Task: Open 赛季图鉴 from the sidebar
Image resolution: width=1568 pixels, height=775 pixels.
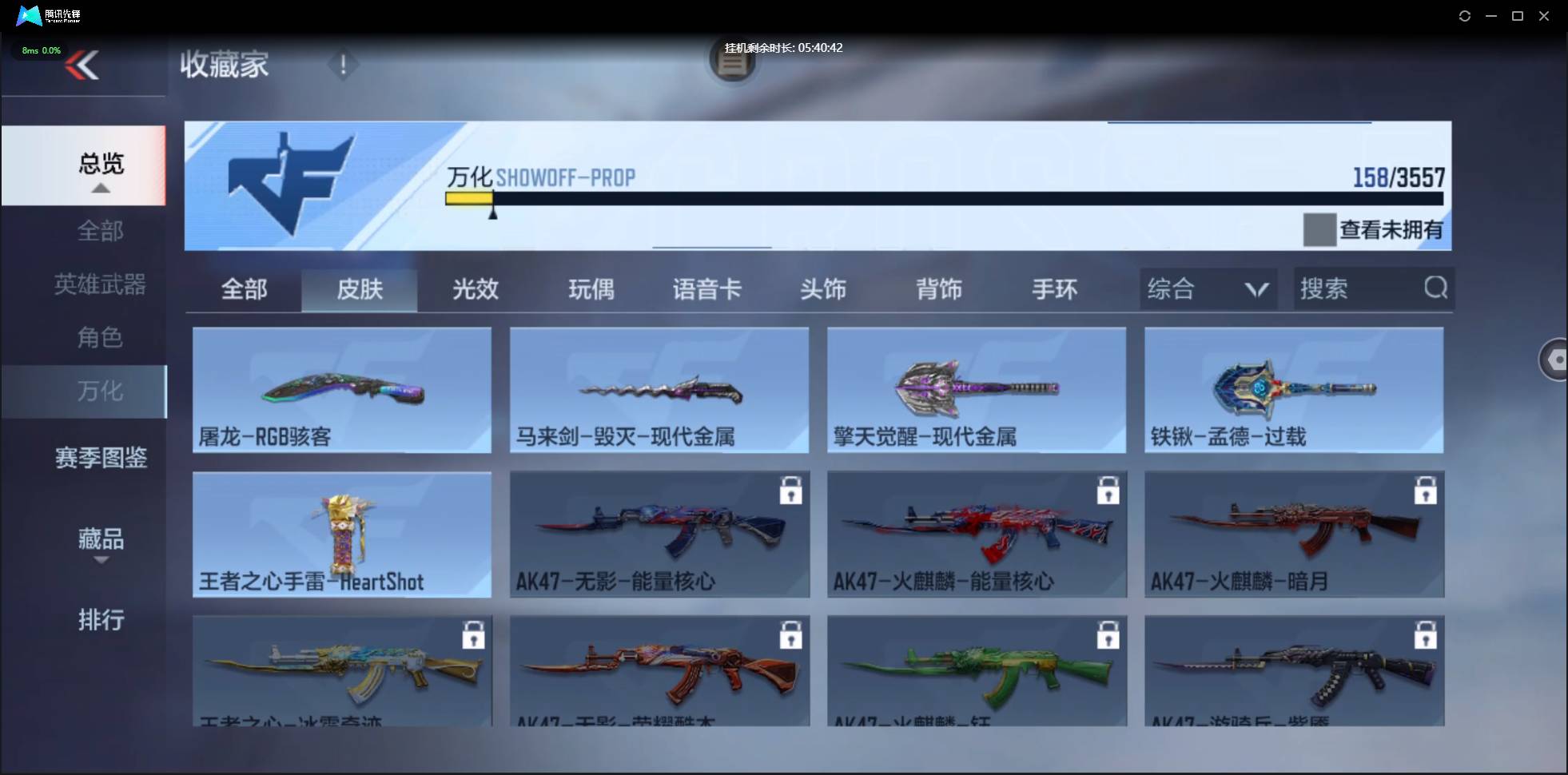Action: point(99,456)
